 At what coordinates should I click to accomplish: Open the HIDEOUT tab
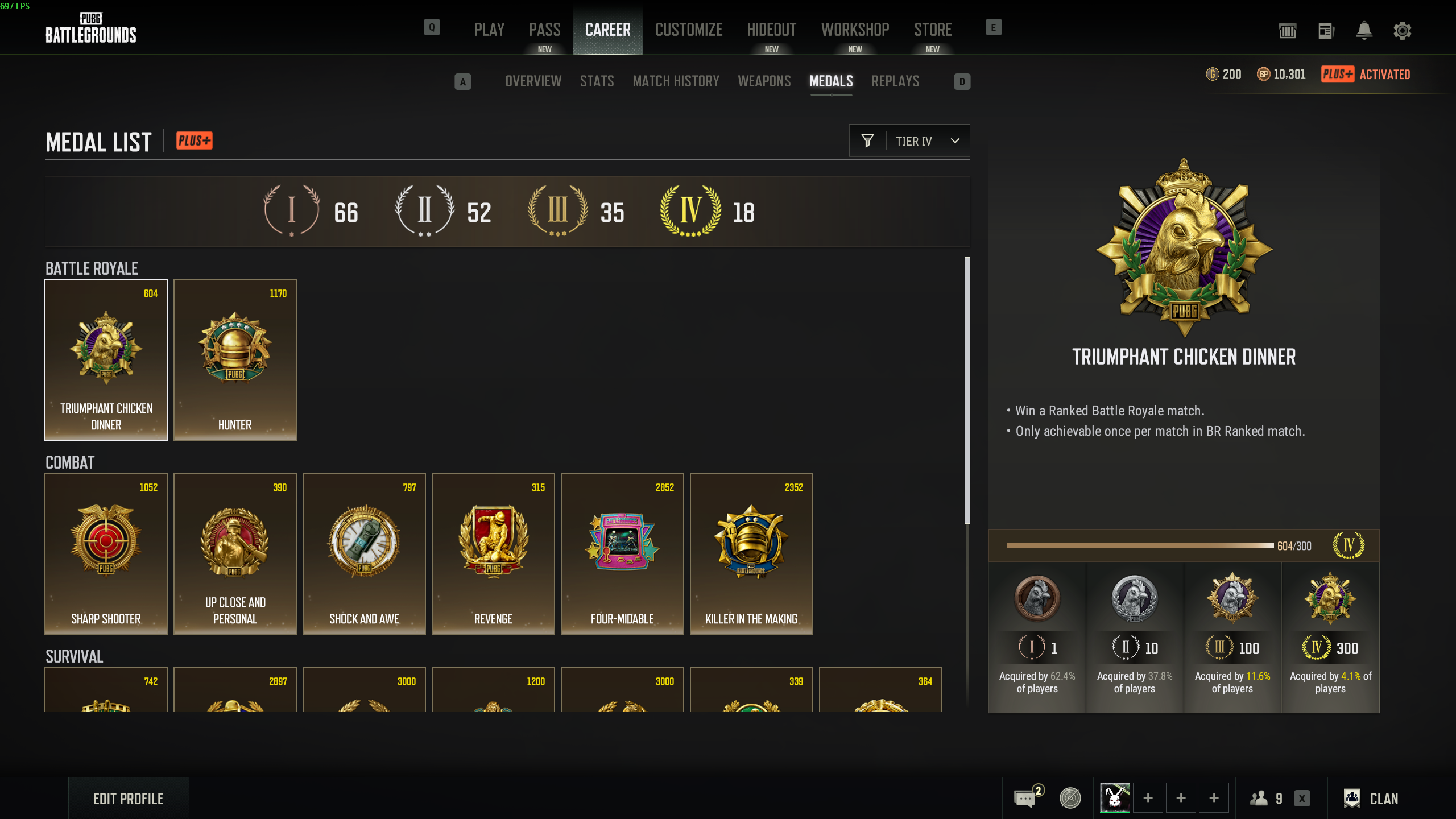coord(771,30)
